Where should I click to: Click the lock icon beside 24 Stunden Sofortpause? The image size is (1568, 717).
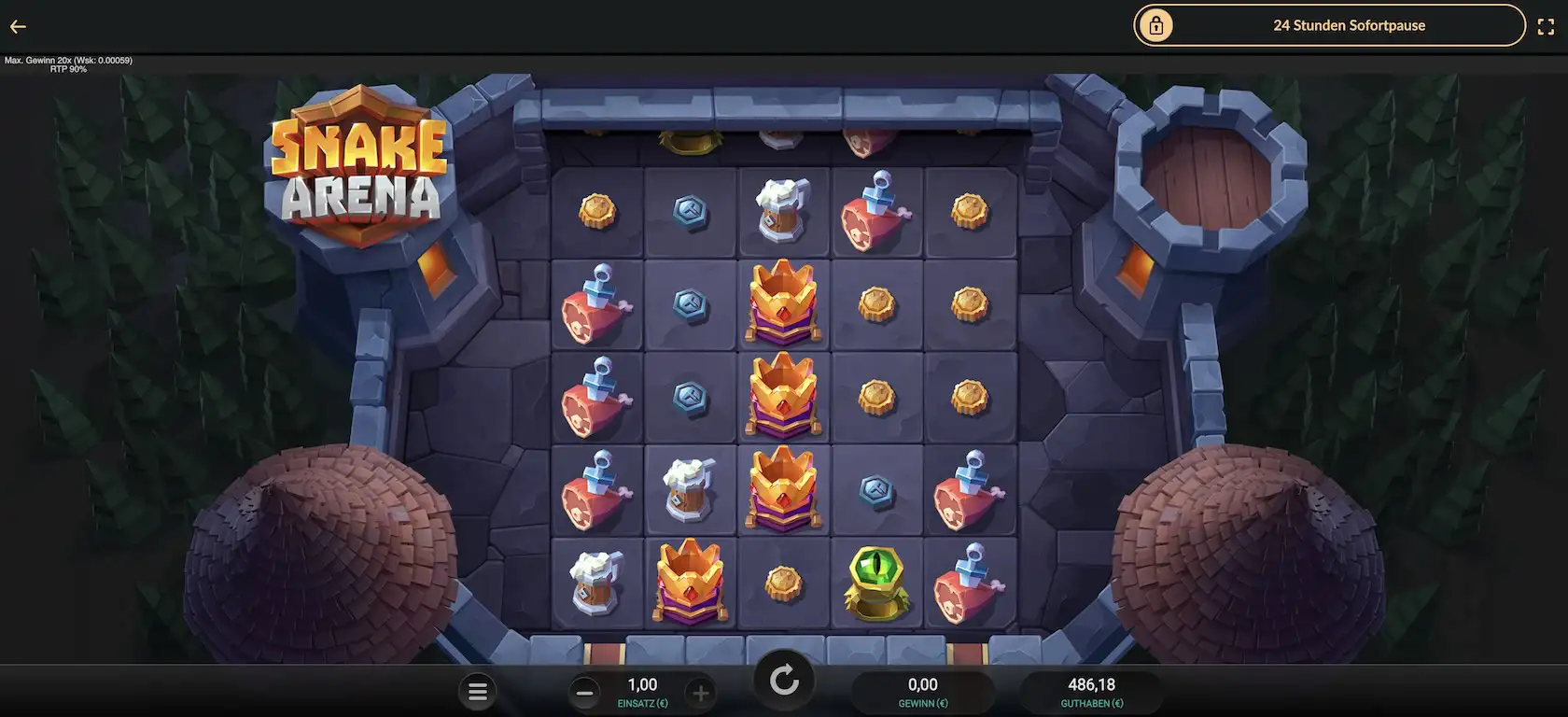point(1157,25)
